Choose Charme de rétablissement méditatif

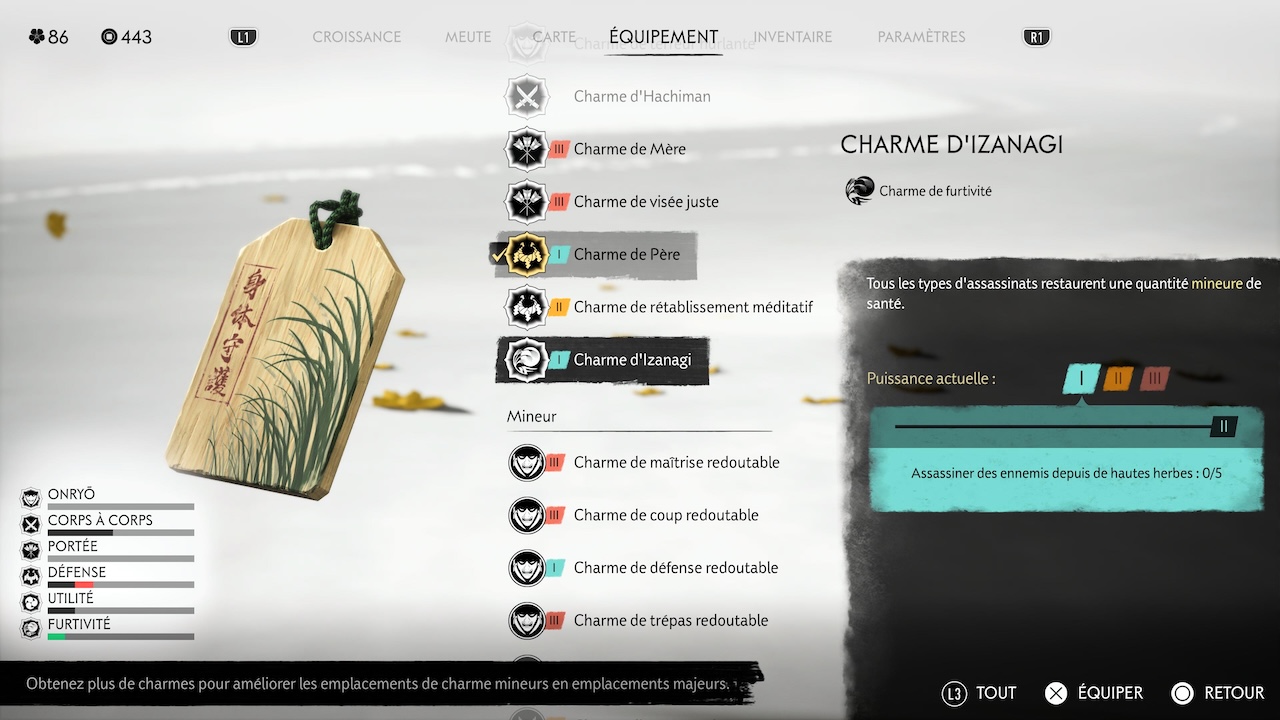pyautogui.click(x=692, y=307)
